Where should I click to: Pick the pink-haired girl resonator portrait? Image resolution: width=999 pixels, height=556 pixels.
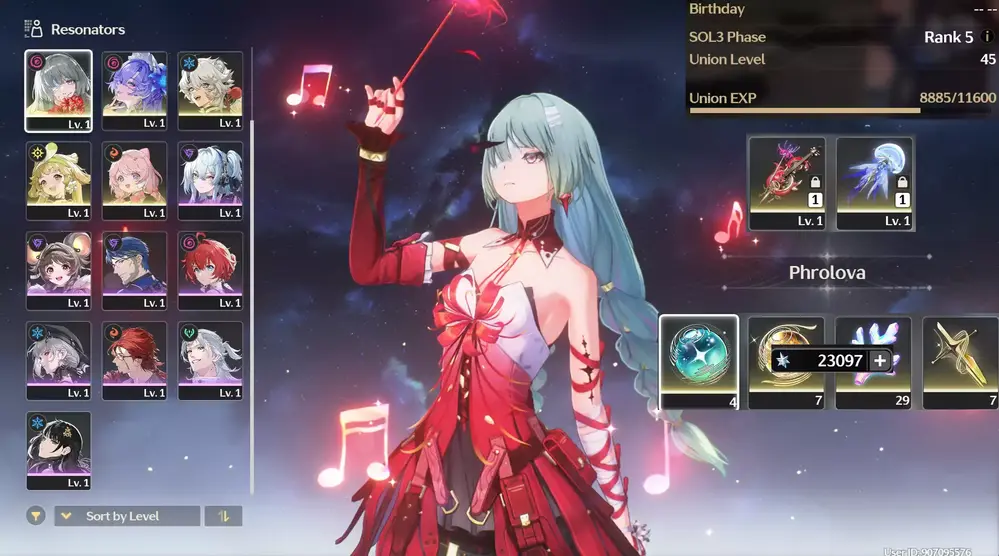click(134, 181)
